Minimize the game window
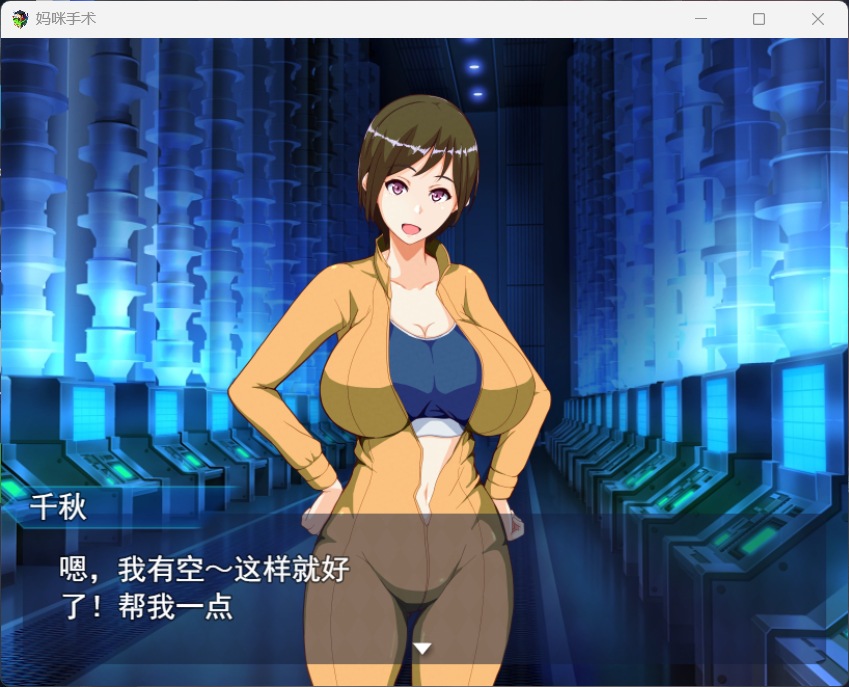The width and height of the screenshot is (849, 687). [701, 19]
